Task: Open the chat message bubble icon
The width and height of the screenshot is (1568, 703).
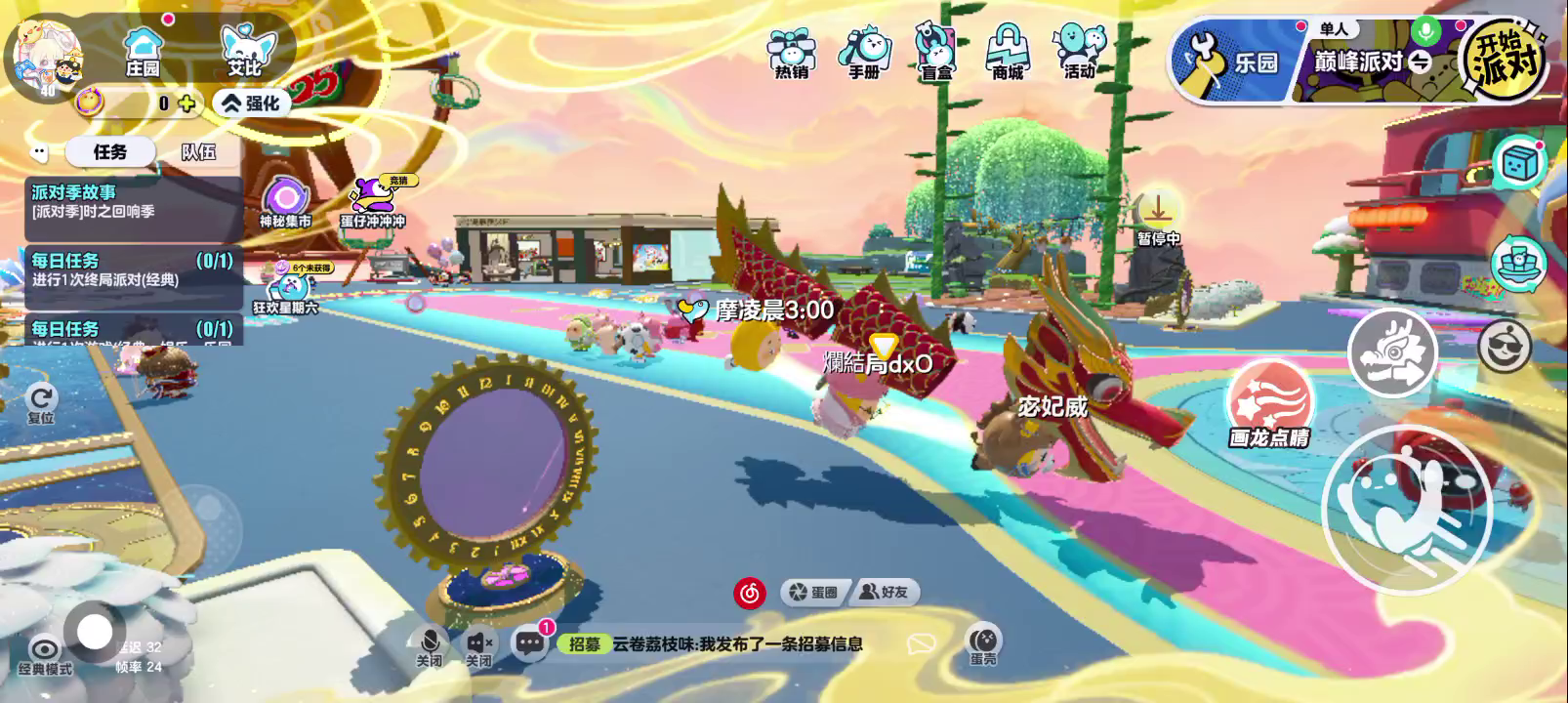Action: coord(530,643)
